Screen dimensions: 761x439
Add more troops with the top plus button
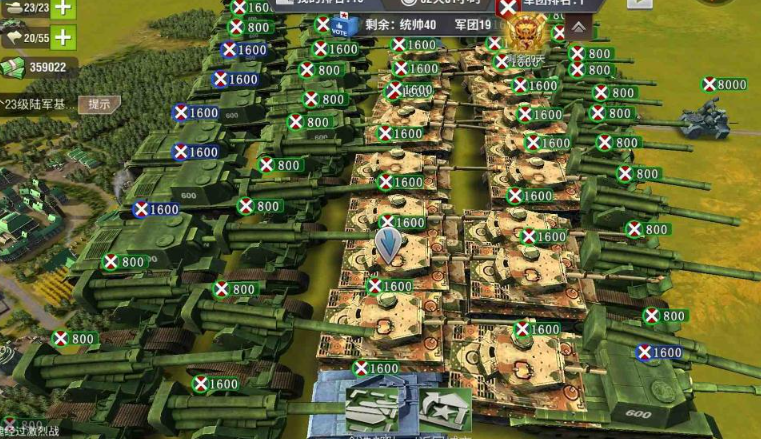62,8
